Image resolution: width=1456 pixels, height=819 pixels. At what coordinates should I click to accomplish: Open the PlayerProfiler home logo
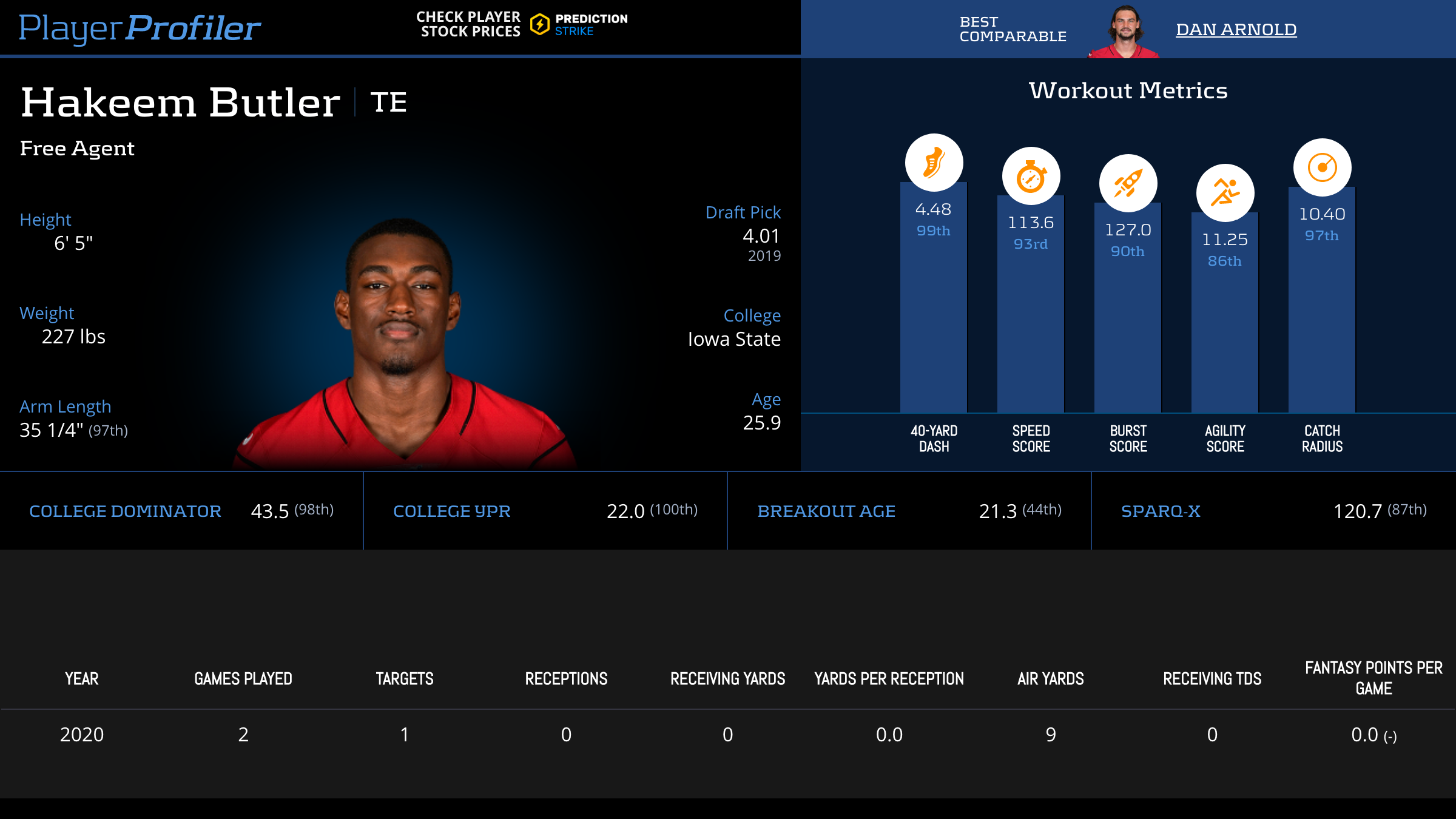coord(140,28)
